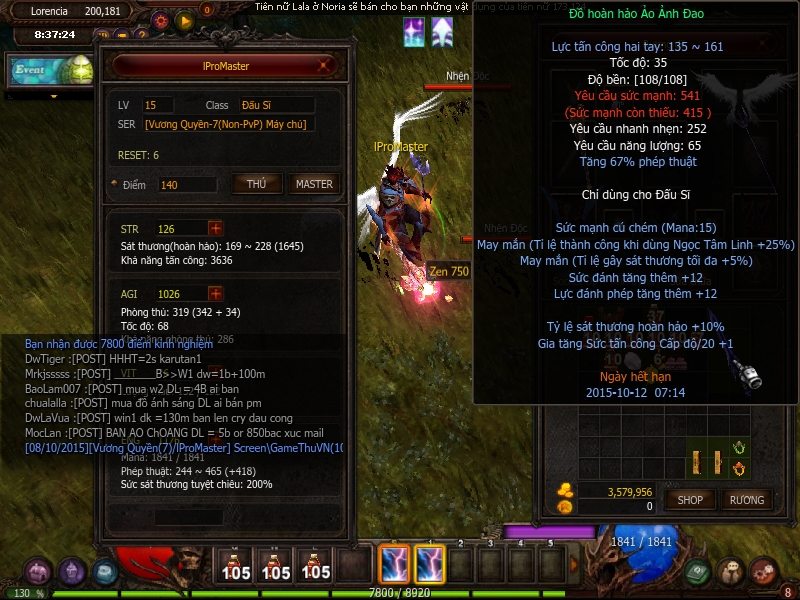Image resolution: width=800 pixels, height=600 pixels.
Task: Open the MASTER skill tree
Action: click(314, 184)
